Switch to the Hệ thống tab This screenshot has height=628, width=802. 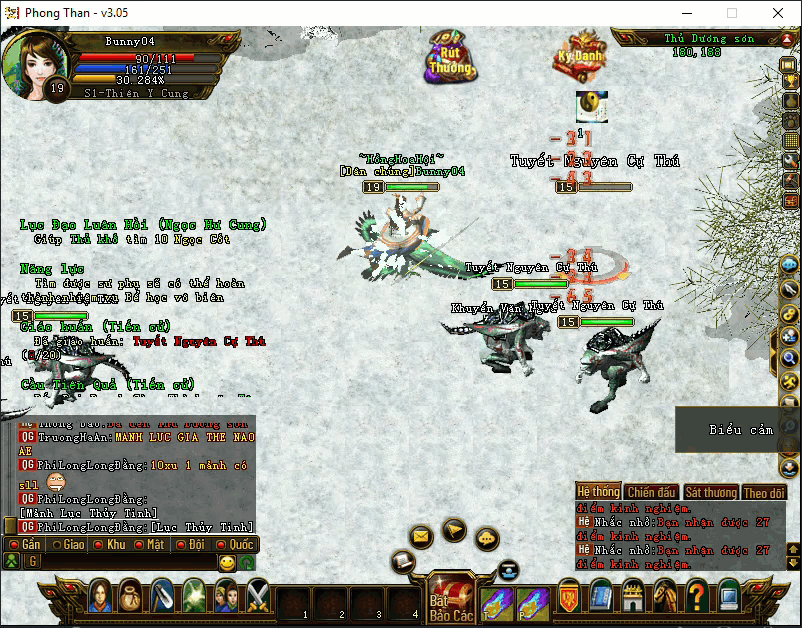(598, 492)
